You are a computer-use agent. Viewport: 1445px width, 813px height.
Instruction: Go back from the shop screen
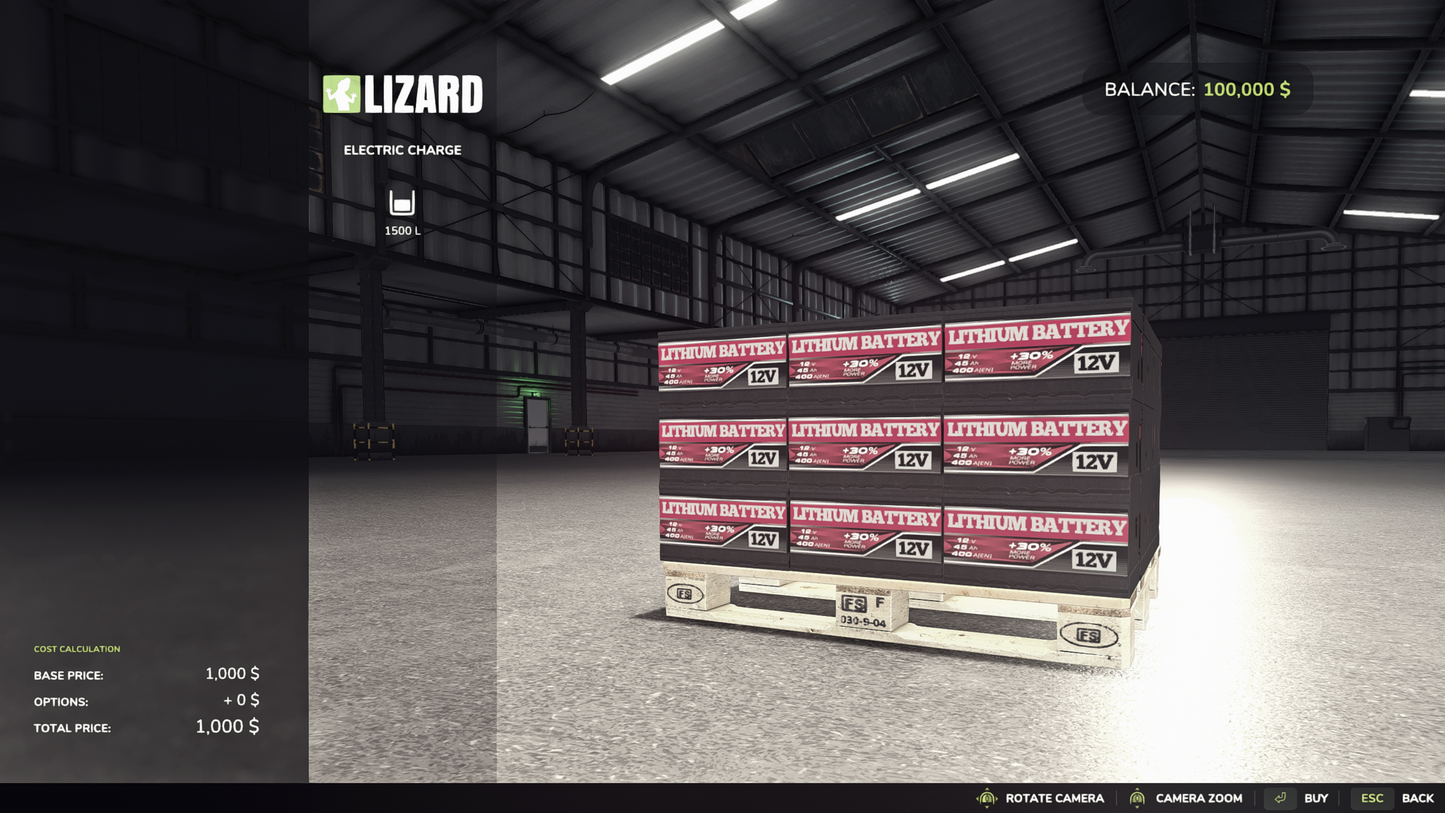[1394, 798]
